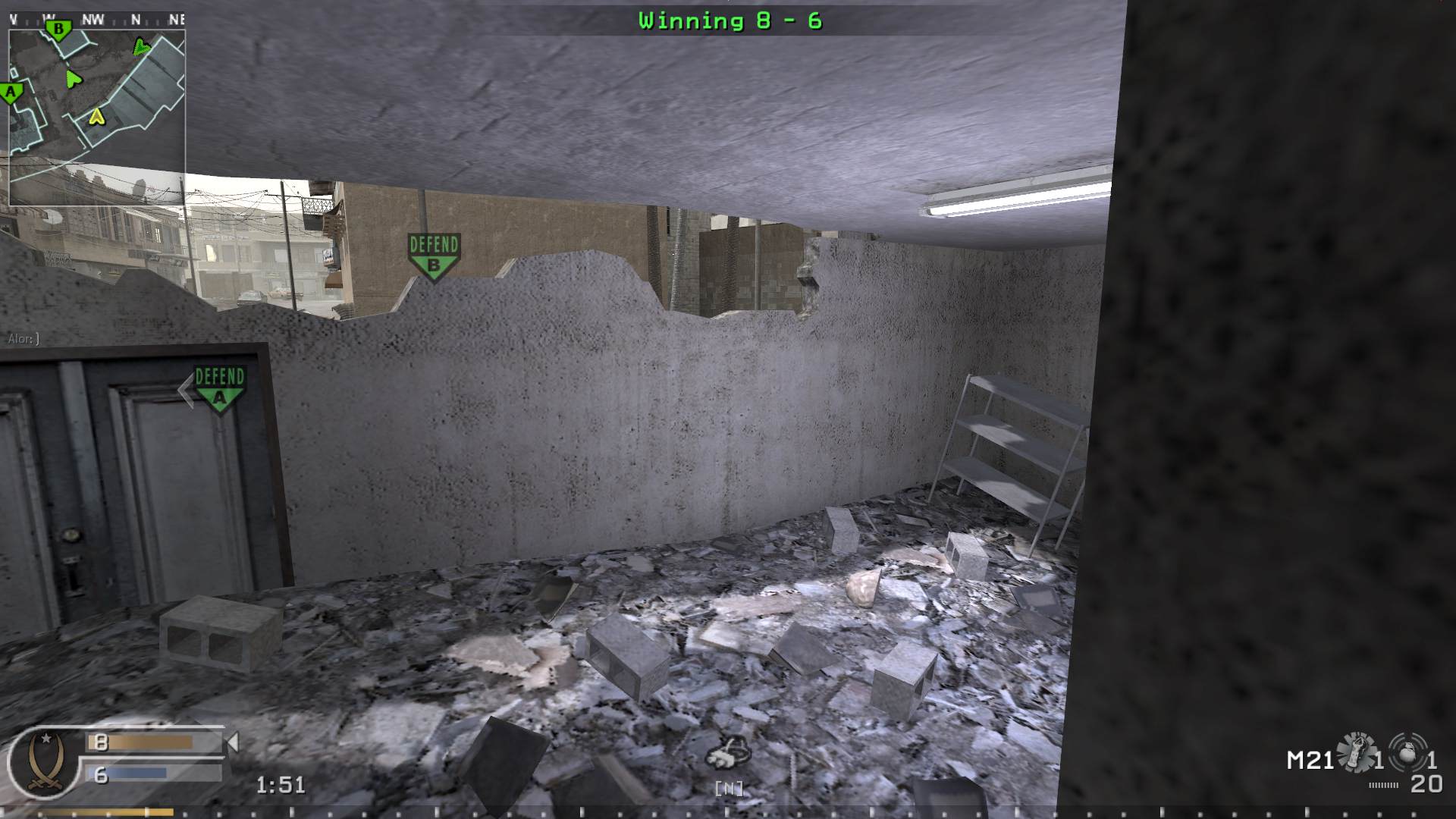Viewport: 1456px width, 819px height.
Task: Click the ammo count reading 20
Action: [x=1426, y=784]
